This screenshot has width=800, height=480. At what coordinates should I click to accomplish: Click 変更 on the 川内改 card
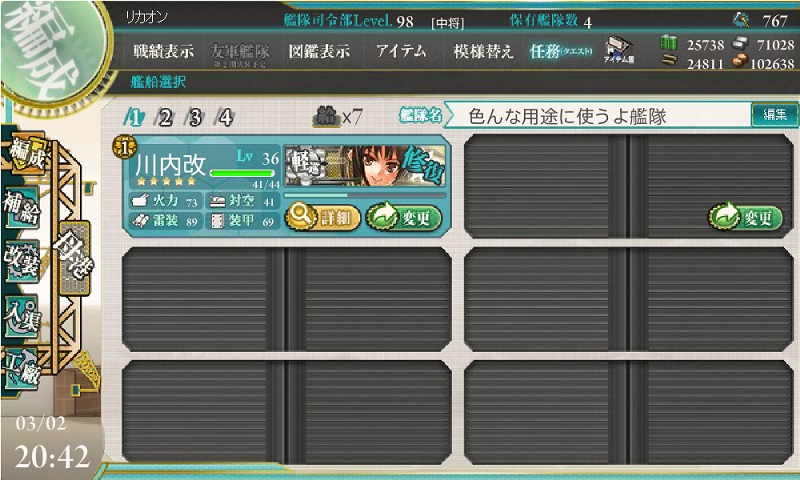pyautogui.click(x=404, y=216)
